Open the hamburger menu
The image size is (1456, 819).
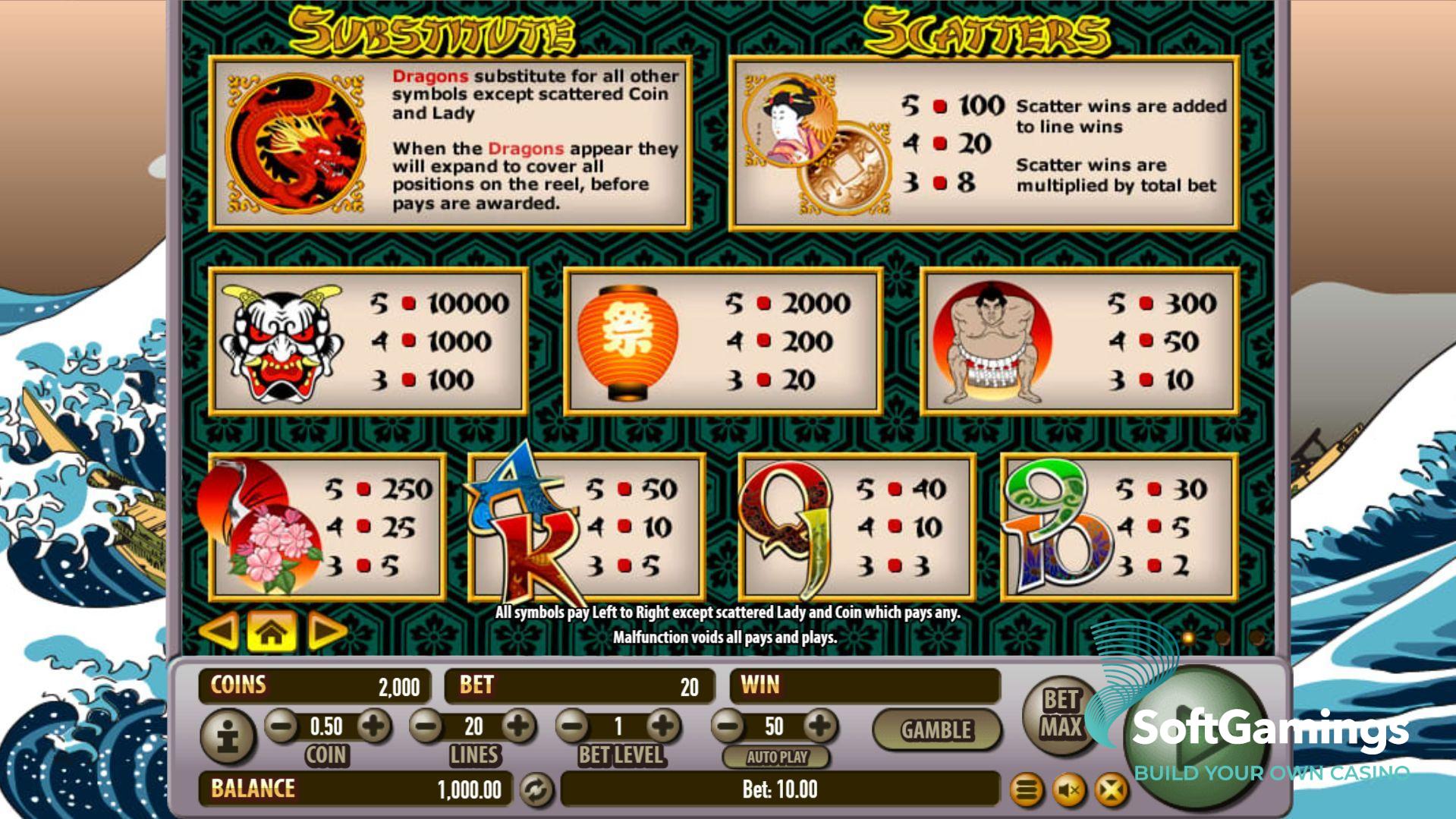[1027, 790]
